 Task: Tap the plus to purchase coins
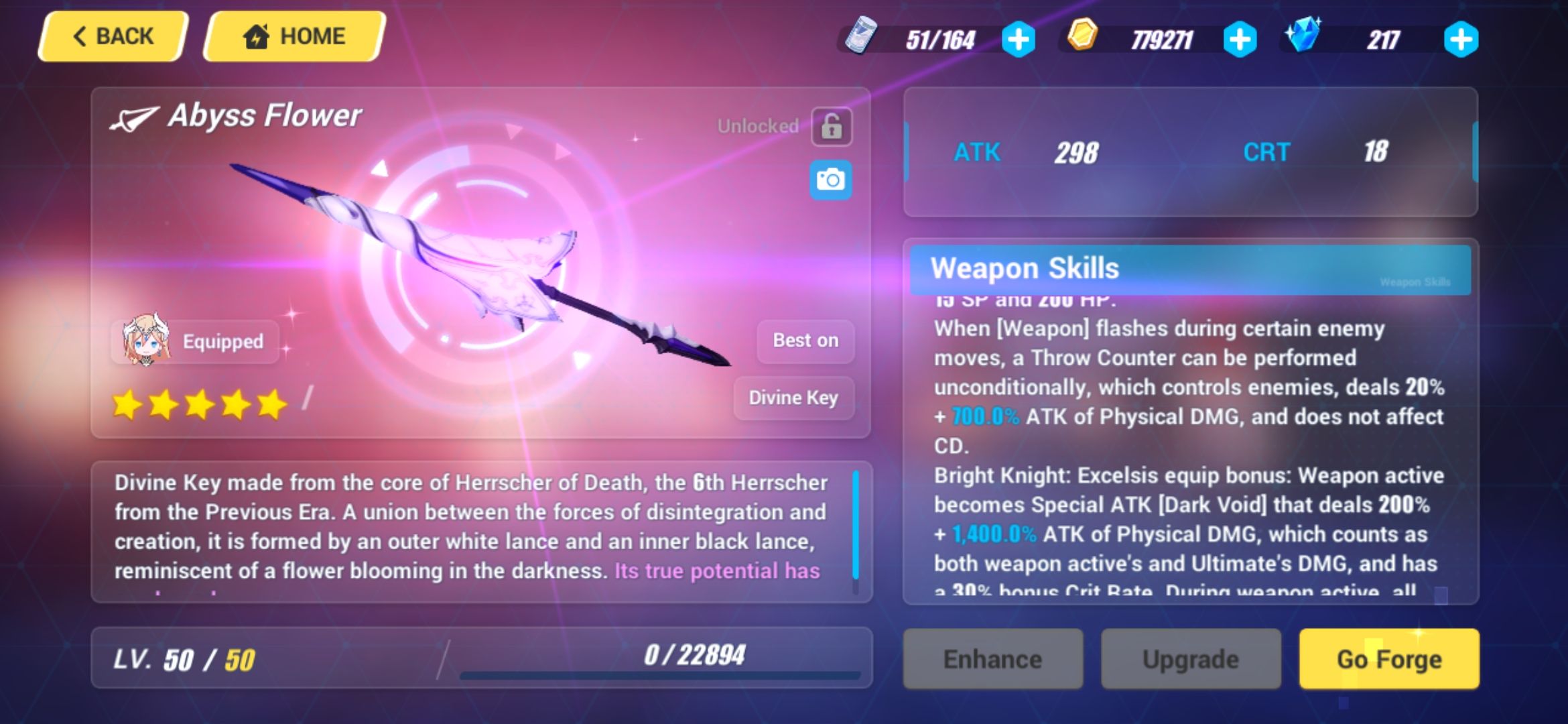click(1241, 38)
